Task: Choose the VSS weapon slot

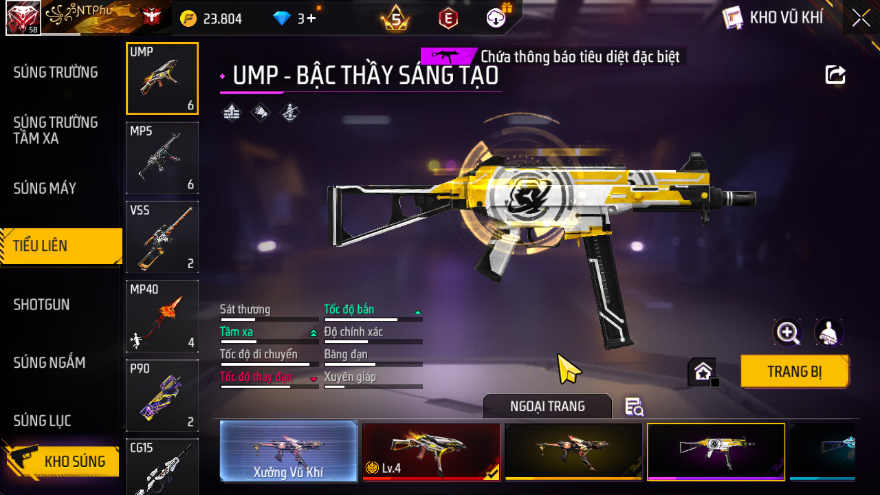Action: pos(162,237)
